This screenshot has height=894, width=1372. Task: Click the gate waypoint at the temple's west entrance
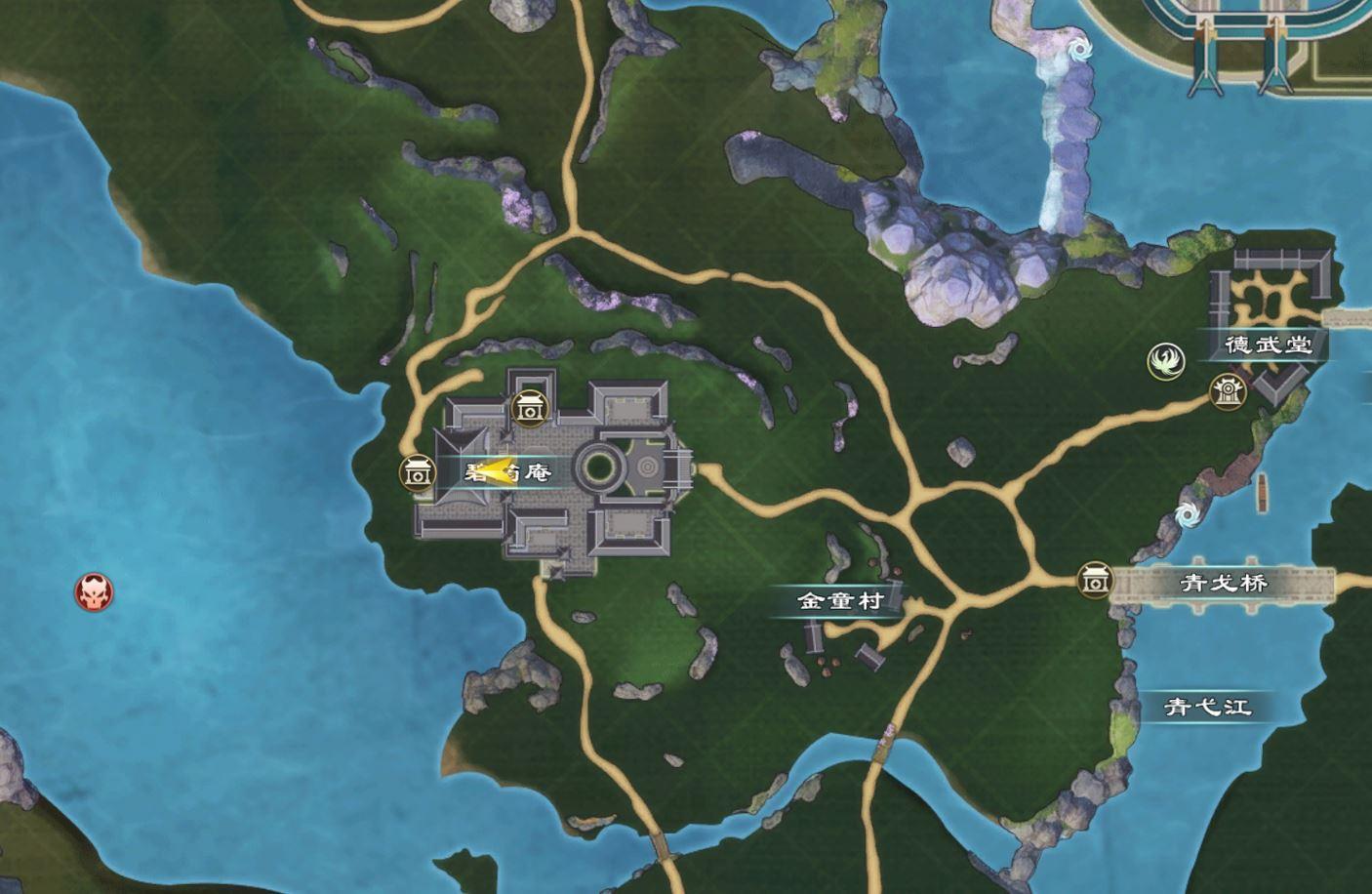point(417,473)
